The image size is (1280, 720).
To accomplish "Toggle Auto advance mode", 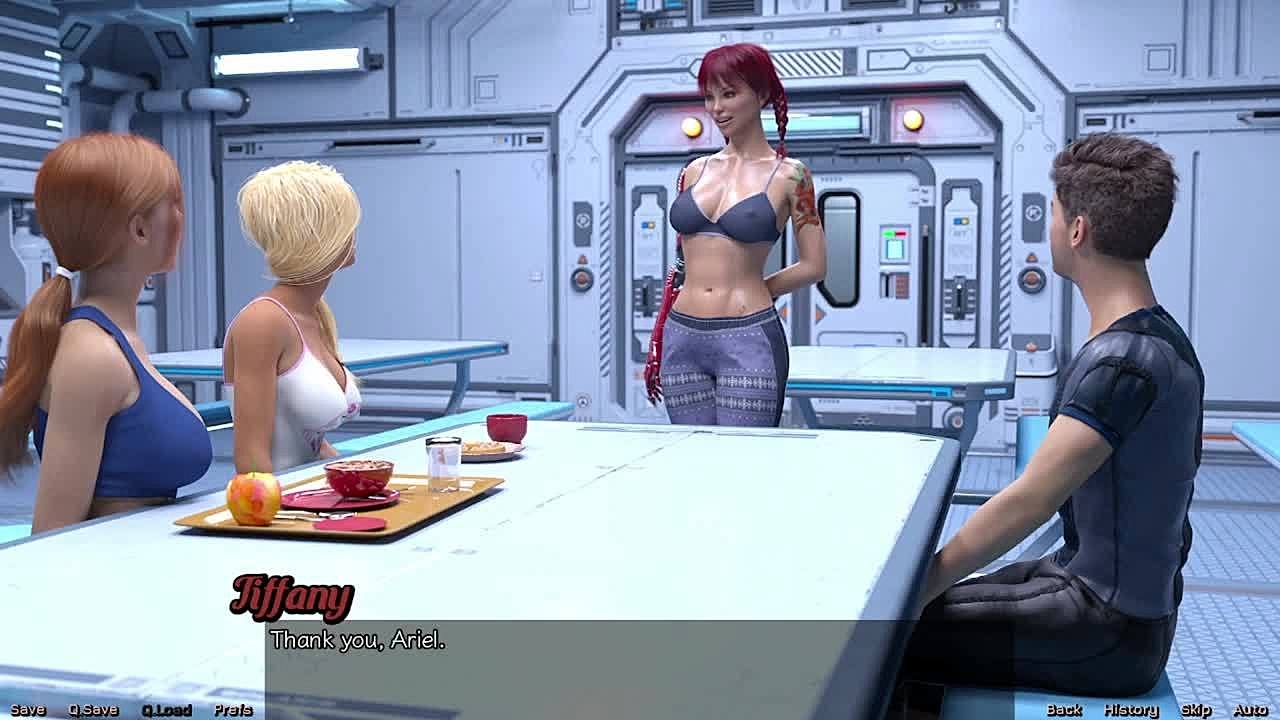I will [x=1250, y=710].
